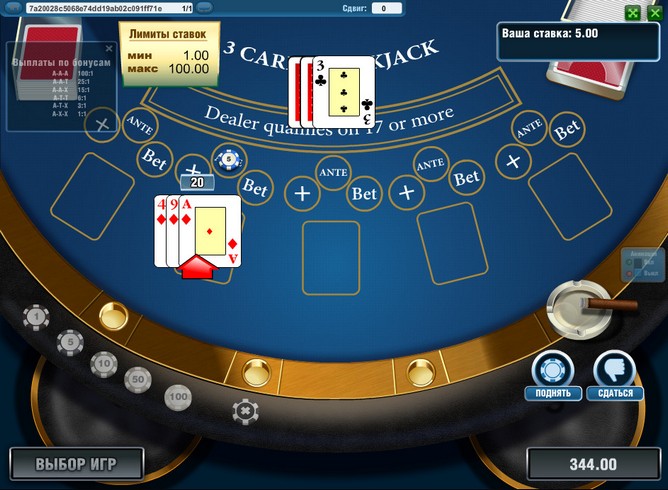Pick the 100 value chip
Image resolution: width=668 pixels, height=490 pixels.
tap(178, 397)
